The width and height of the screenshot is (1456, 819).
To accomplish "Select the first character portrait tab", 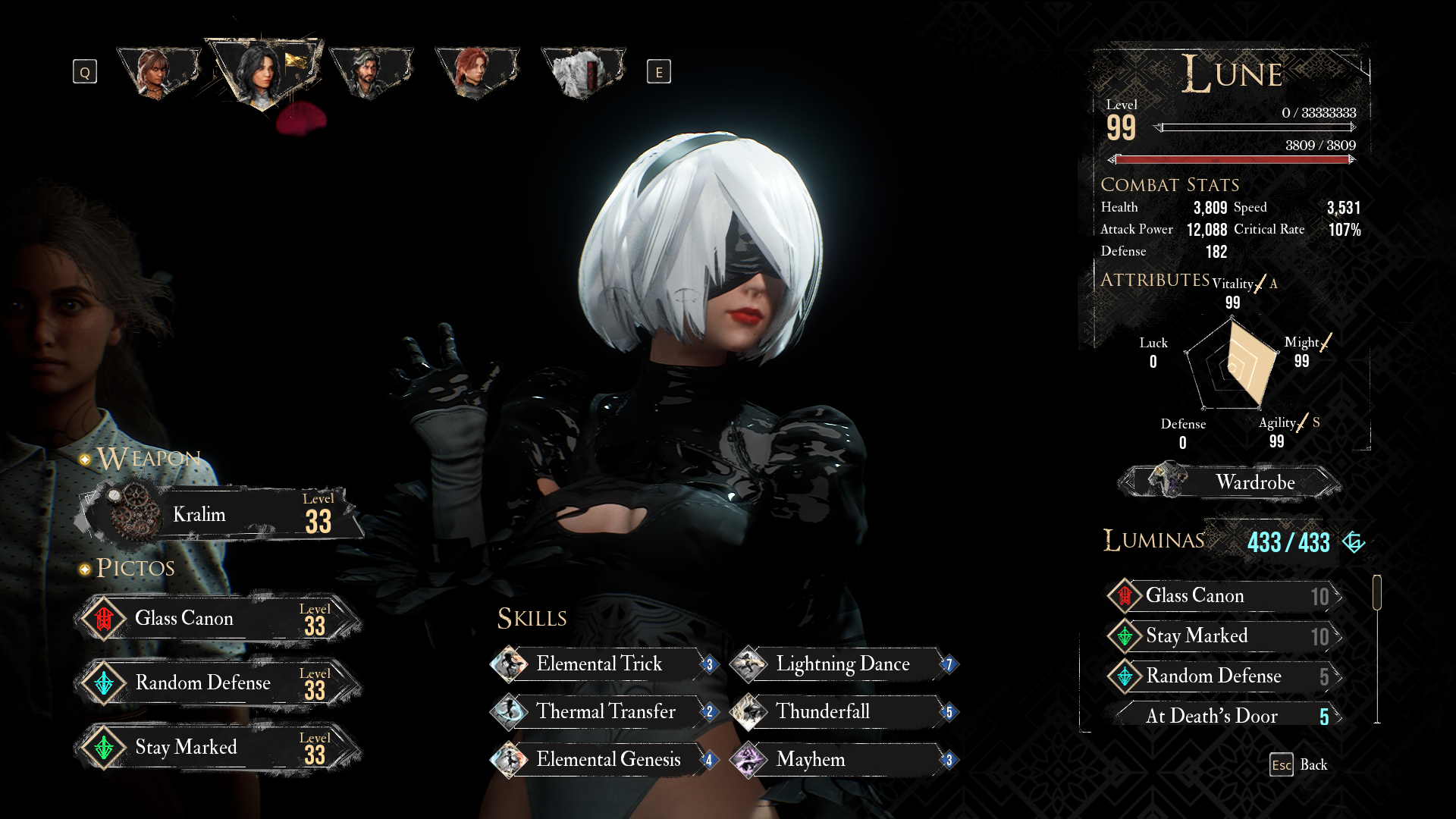I will [157, 72].
